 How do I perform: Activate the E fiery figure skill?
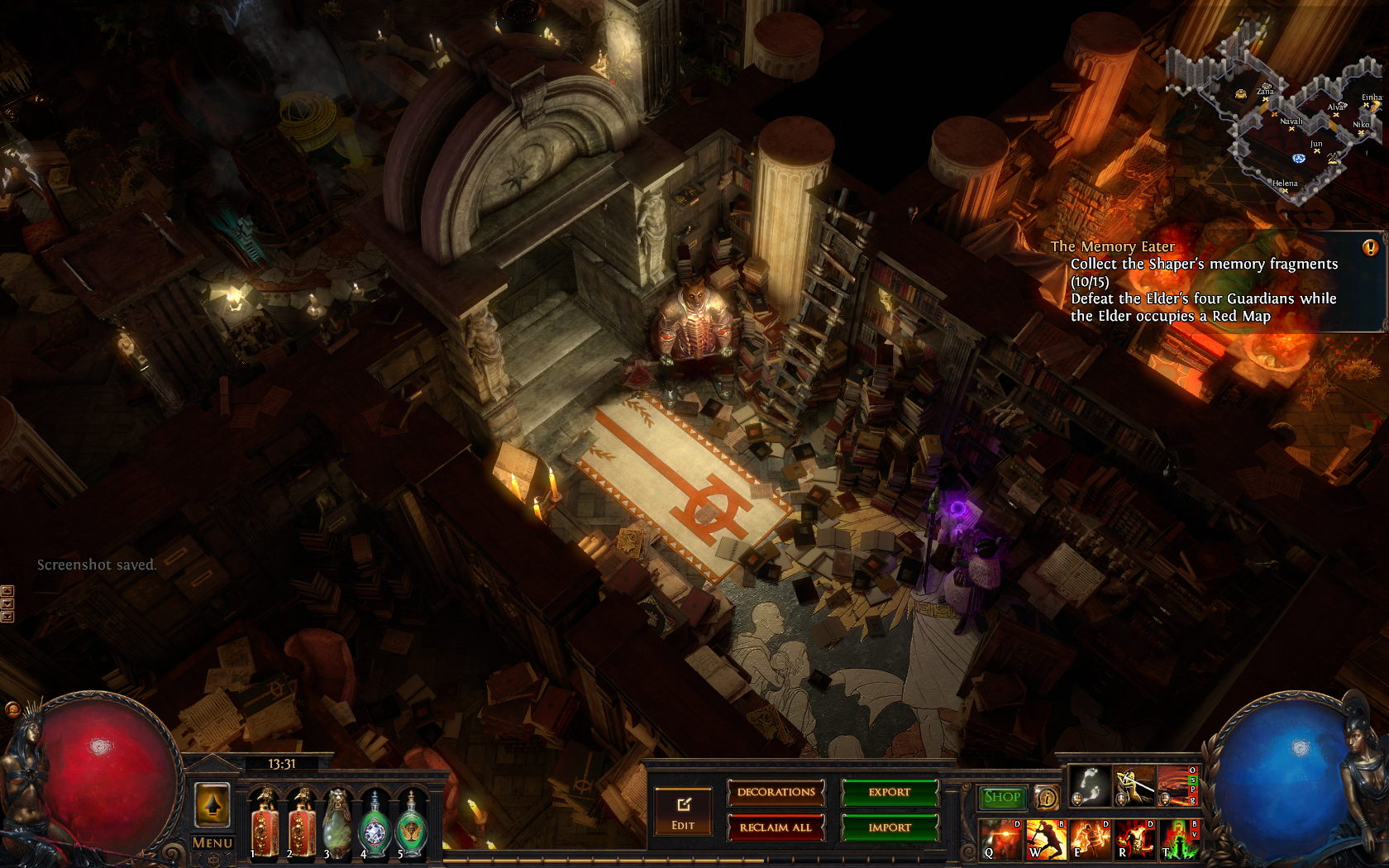tap(1091, 839)
